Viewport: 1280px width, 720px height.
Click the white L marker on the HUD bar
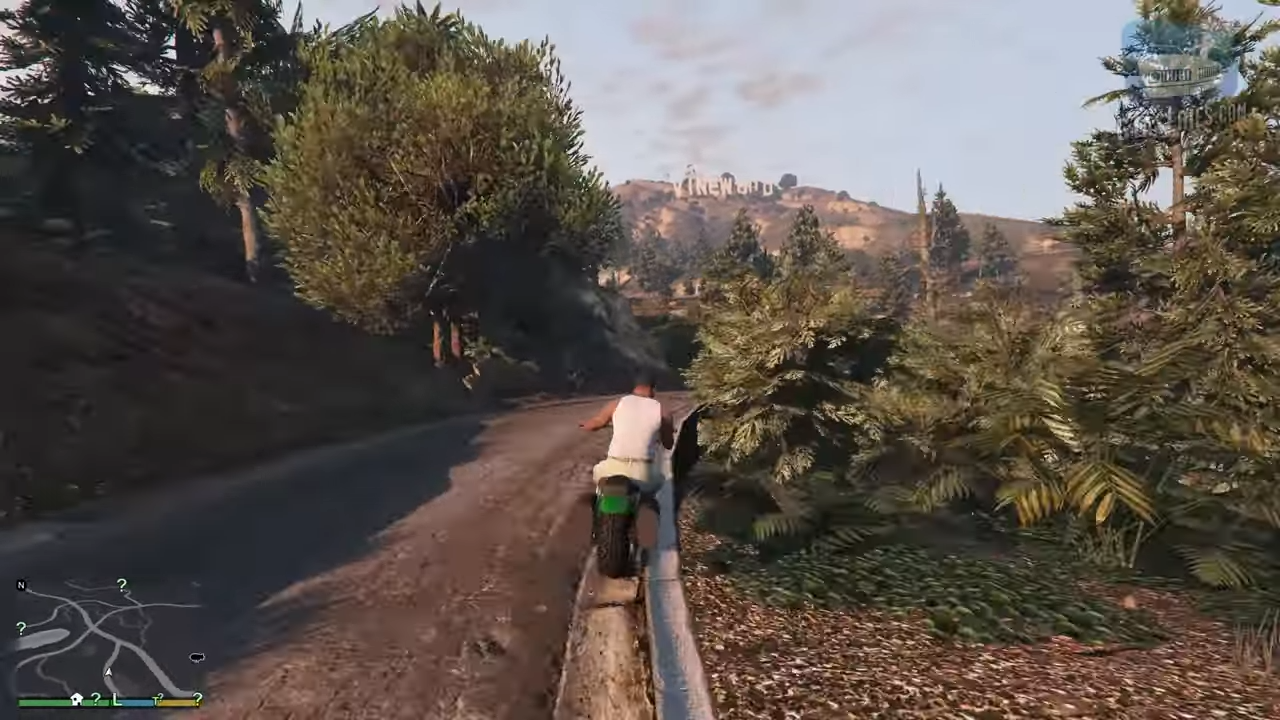click(116, 701)
